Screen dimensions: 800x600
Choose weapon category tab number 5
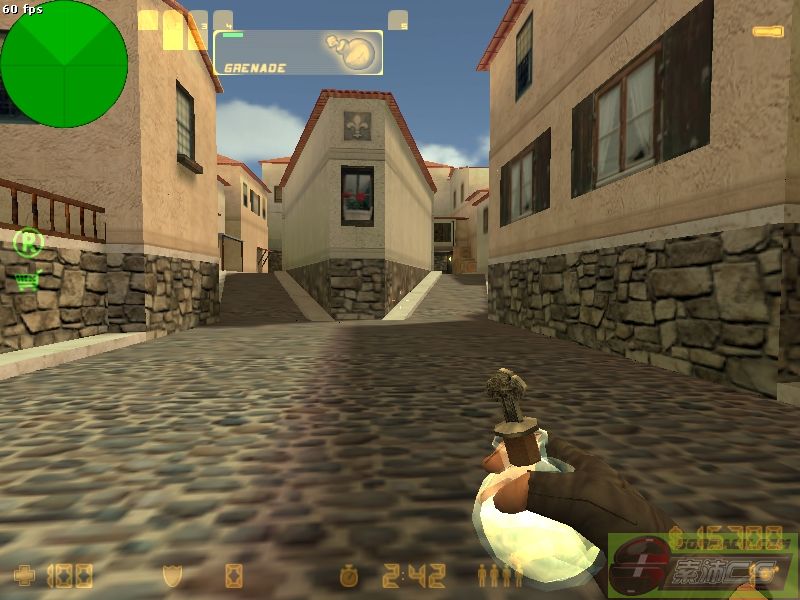pos(398,19)
